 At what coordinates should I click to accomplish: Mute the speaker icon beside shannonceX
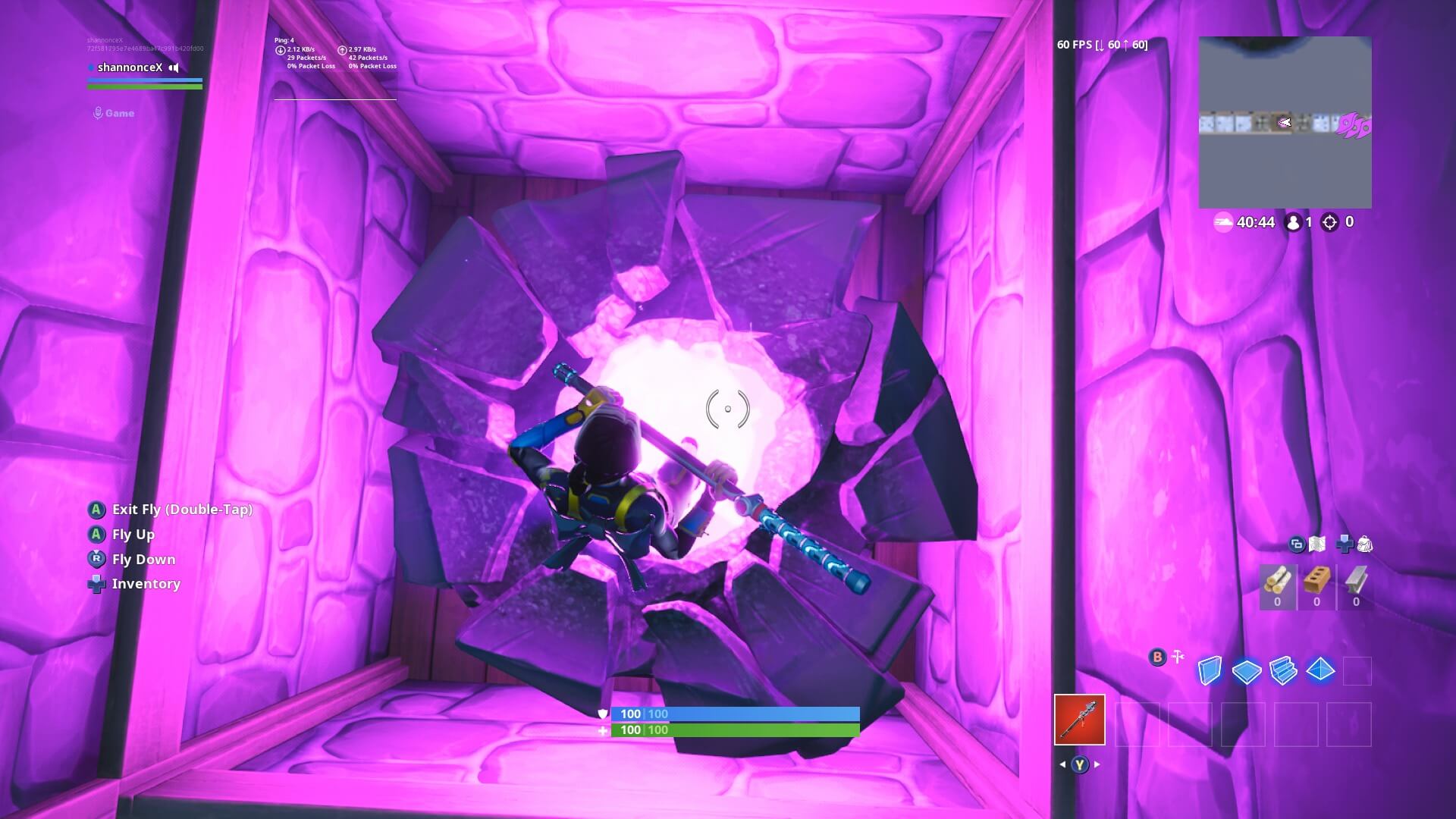coord(174,67)
